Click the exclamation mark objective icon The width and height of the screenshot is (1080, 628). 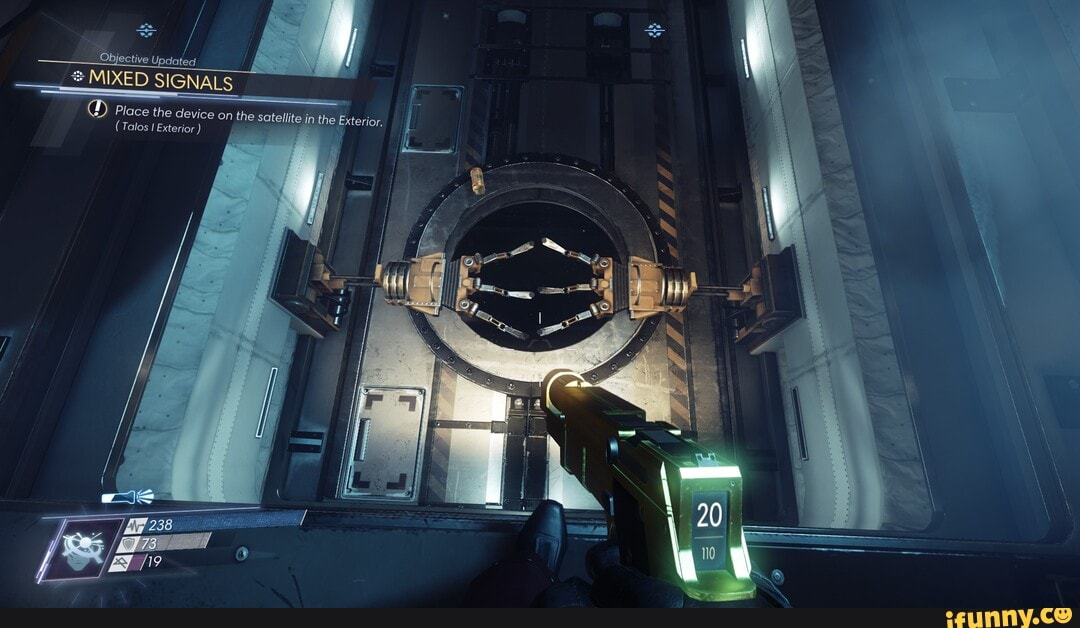[98, 111]
